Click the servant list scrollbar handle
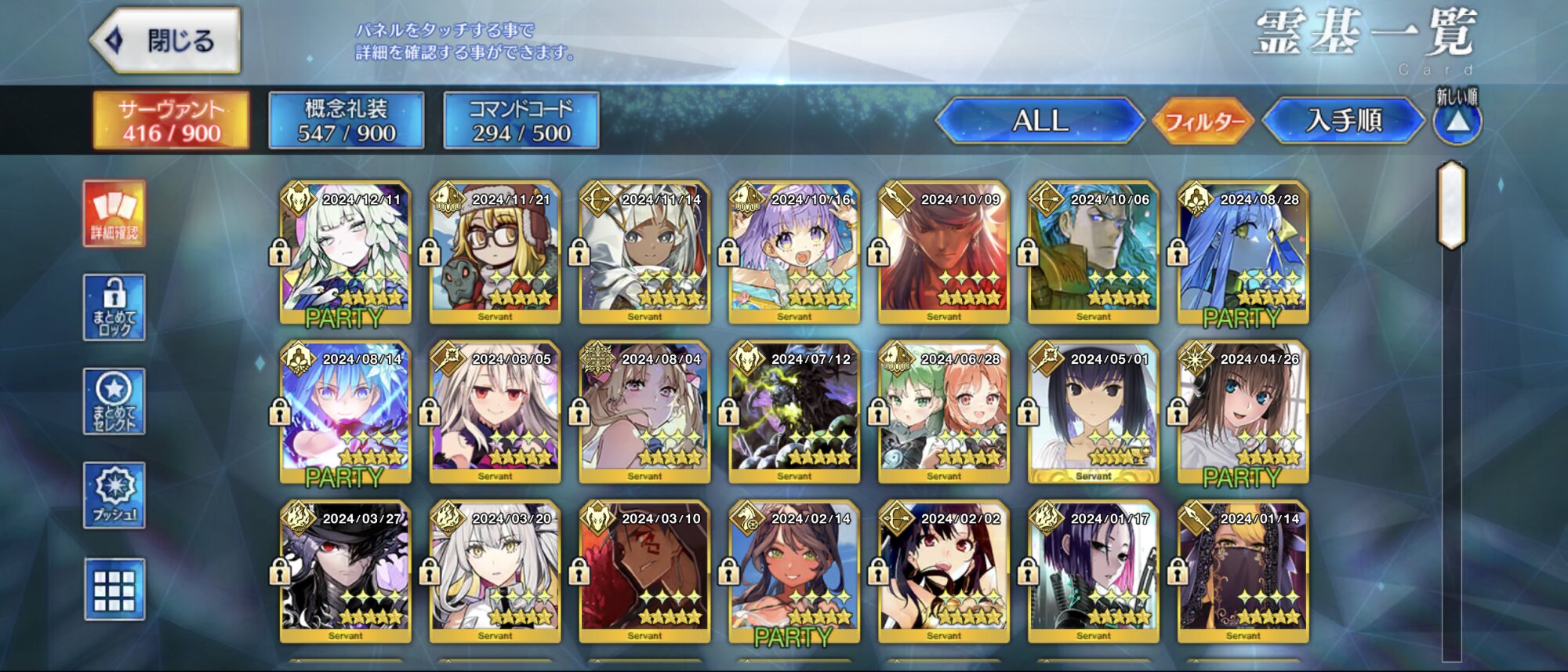 coord(1451,205)
